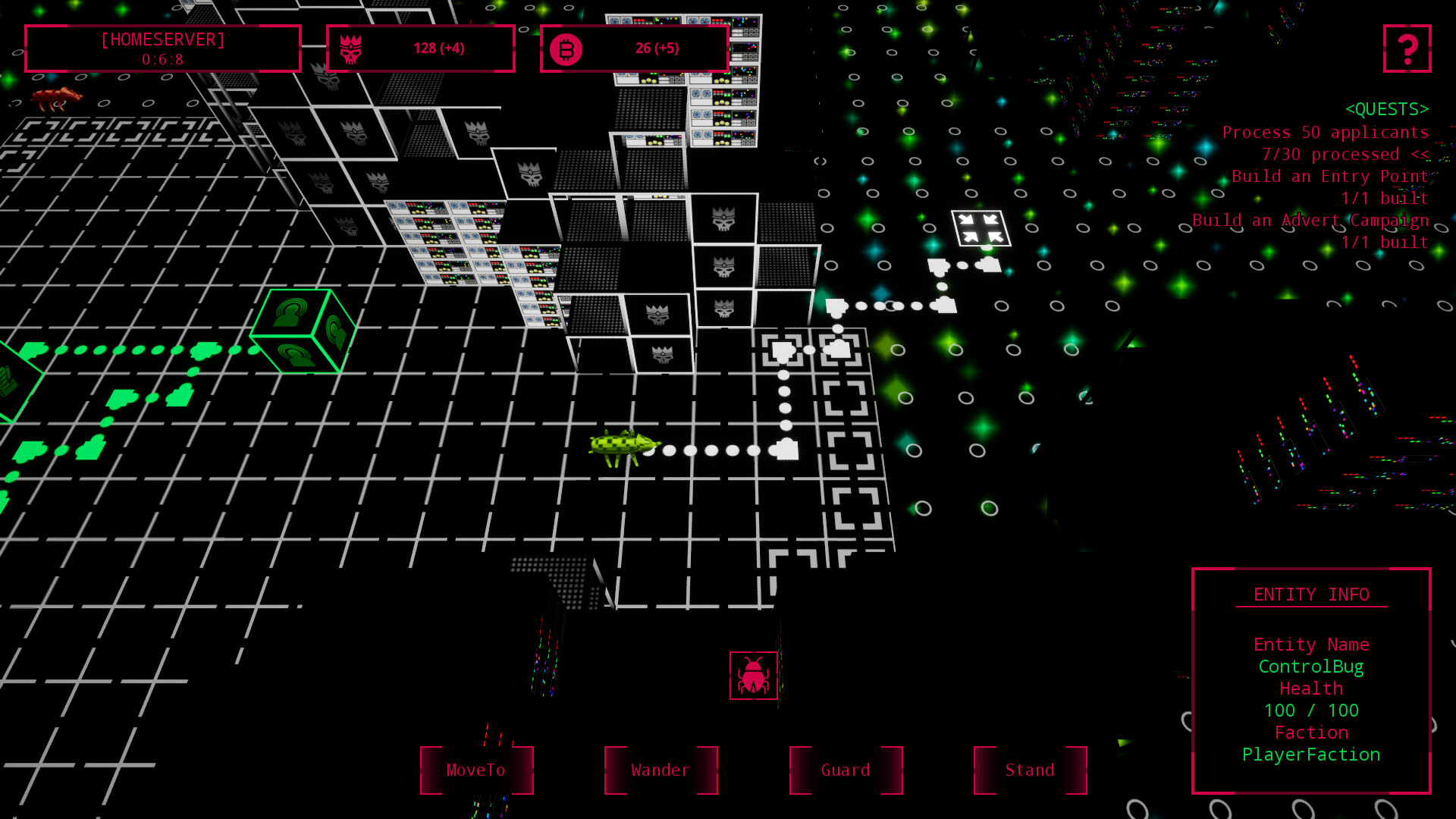Click the skull resource counter icon
Screen dimensions: 1456x819
350,48
